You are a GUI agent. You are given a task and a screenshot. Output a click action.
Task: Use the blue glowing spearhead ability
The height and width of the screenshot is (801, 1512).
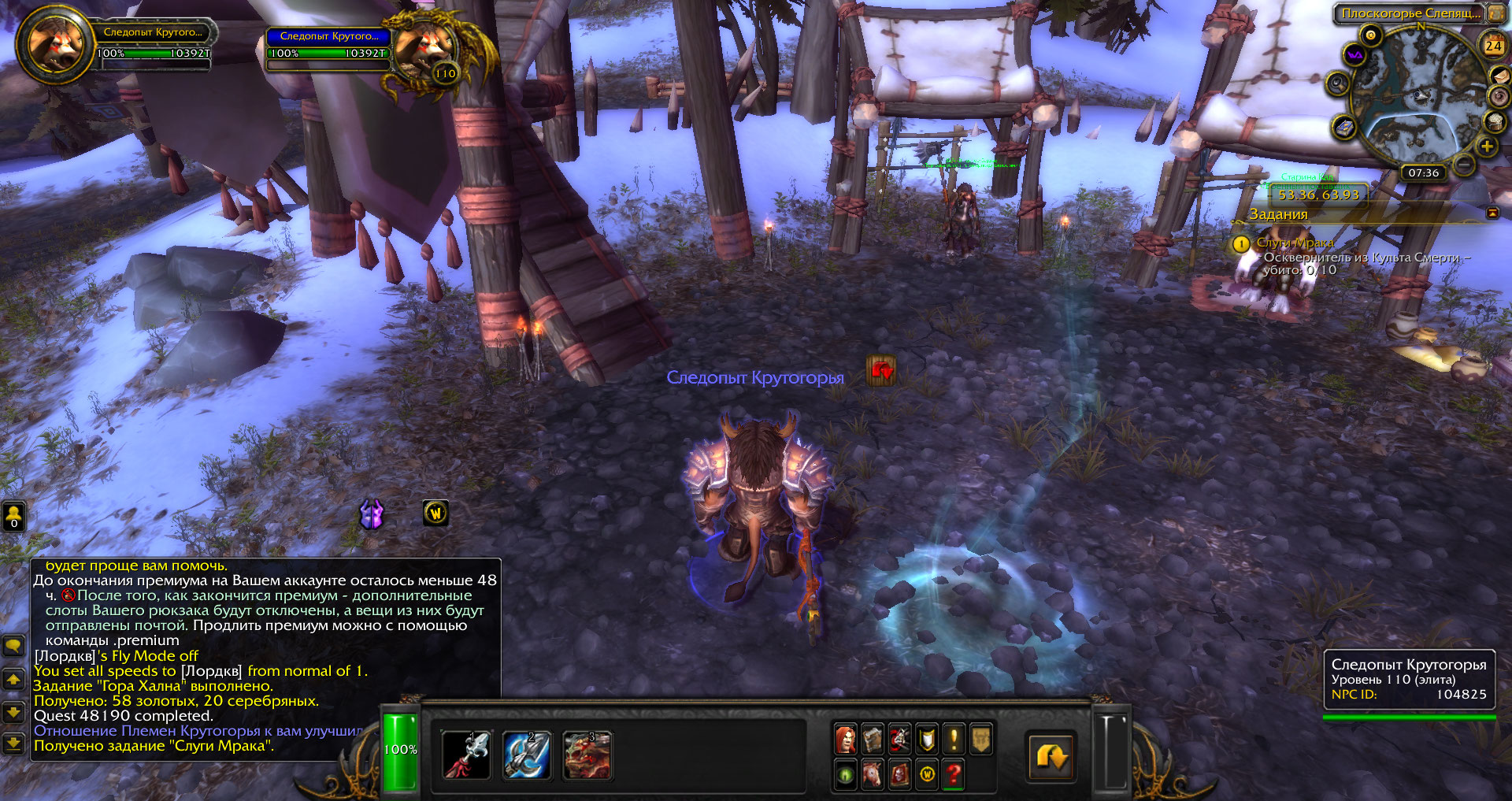coord(527,755)
